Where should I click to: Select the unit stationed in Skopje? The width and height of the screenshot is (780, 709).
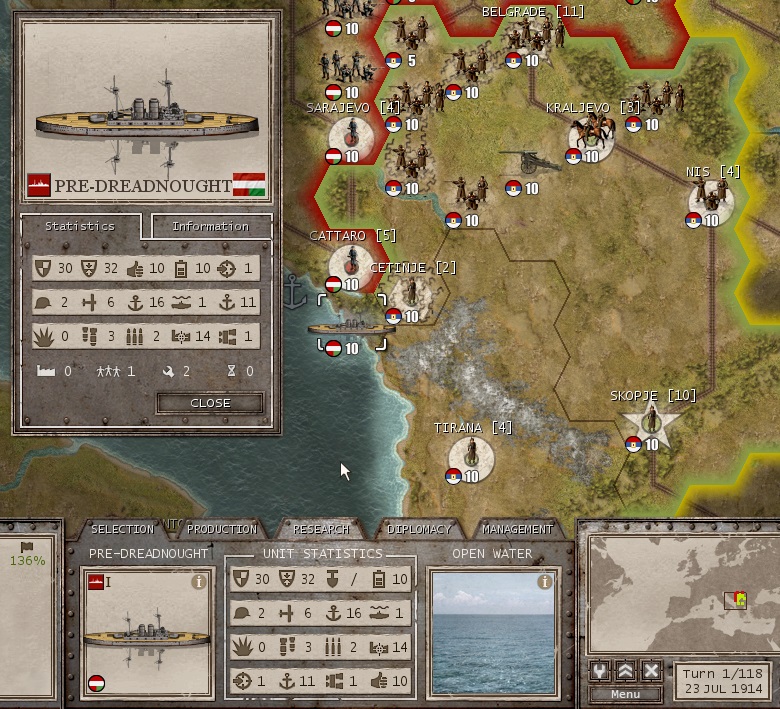point(651,422)
